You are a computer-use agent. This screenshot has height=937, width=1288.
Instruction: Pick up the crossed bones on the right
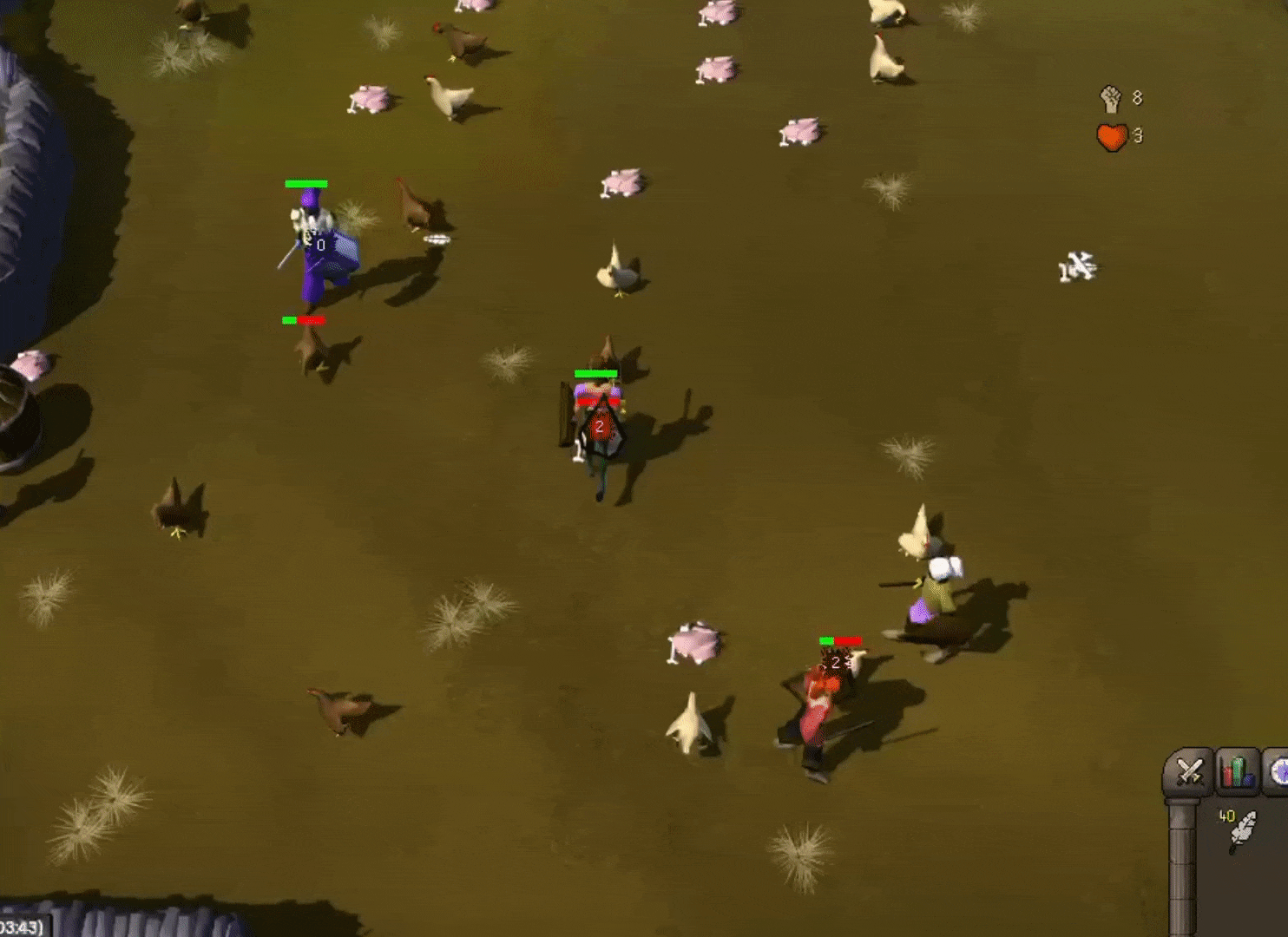click(x=1077, y=269)
